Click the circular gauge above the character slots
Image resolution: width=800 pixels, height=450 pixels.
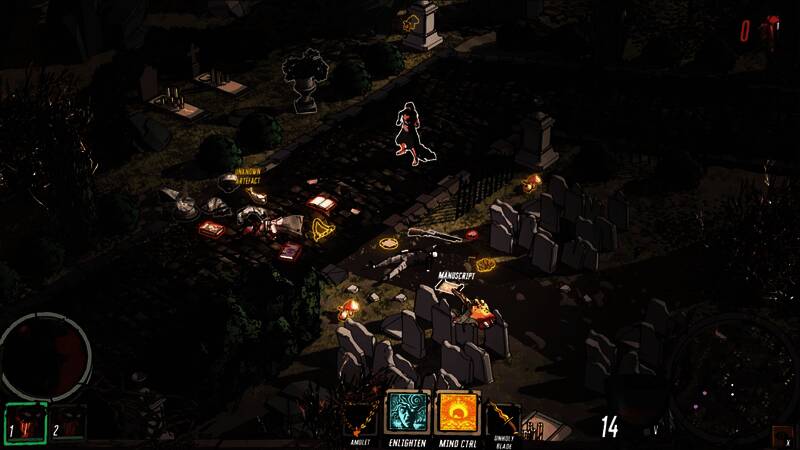click(x=45, y=353)
